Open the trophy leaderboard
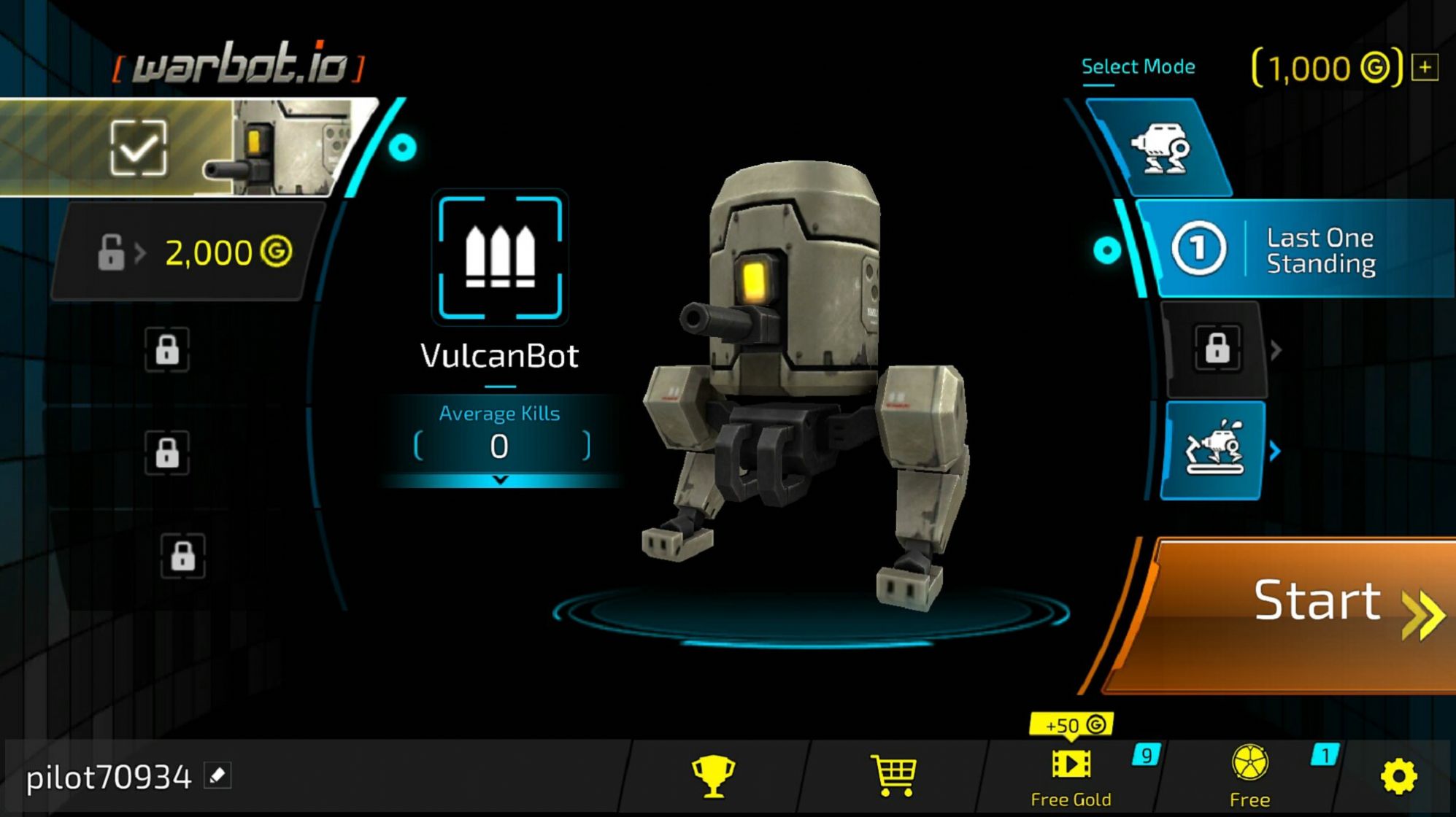Image resolution: width=1456 pixels, height=817 pixels. click(713, 775)
